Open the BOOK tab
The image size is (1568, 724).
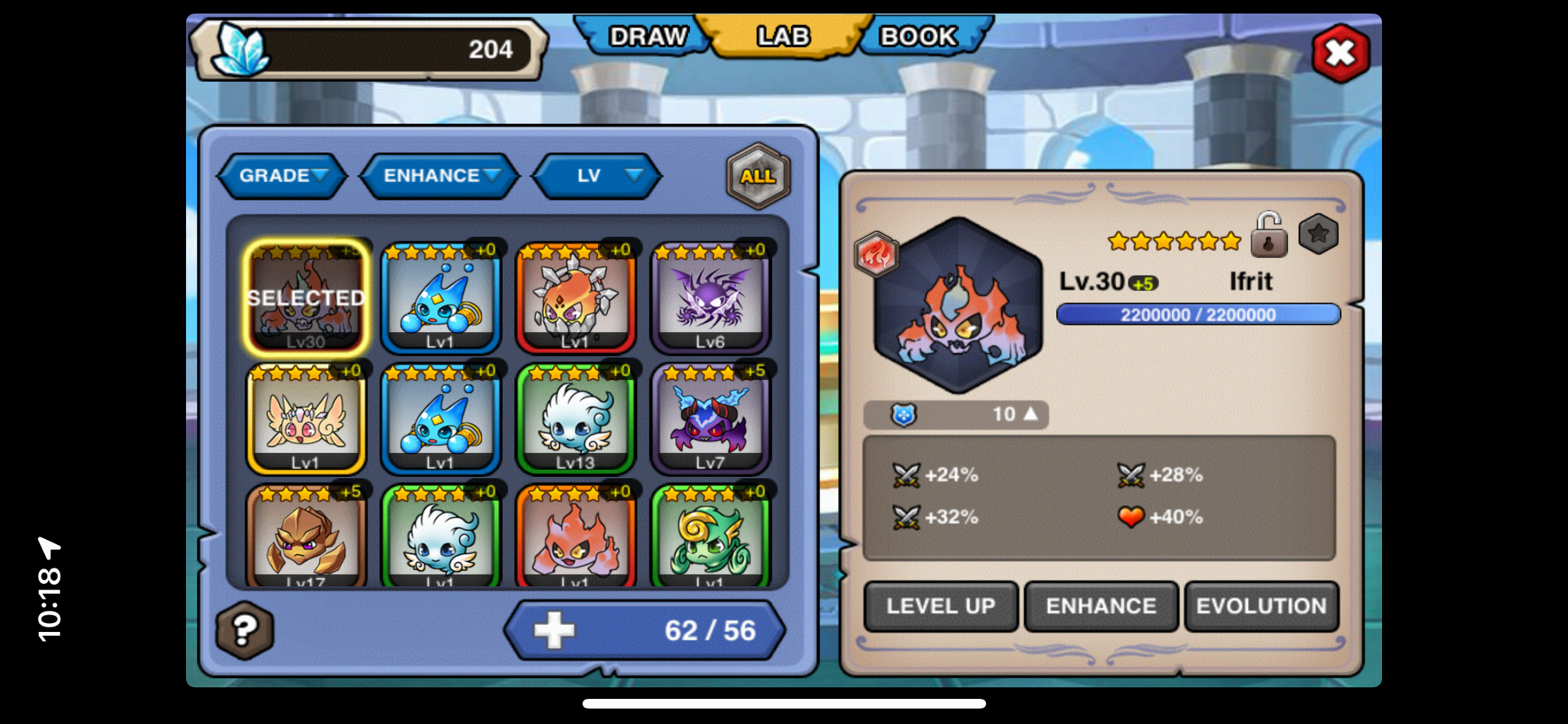[x=918, y=37]
